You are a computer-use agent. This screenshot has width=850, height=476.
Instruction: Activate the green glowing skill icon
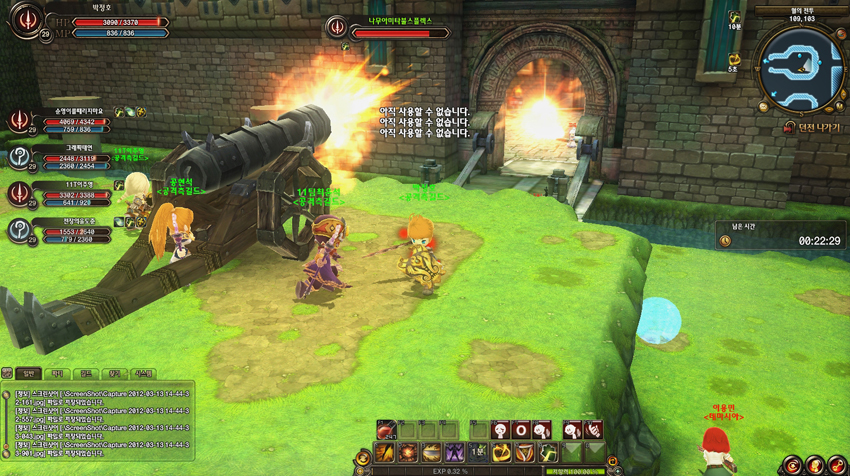(549, 453)
